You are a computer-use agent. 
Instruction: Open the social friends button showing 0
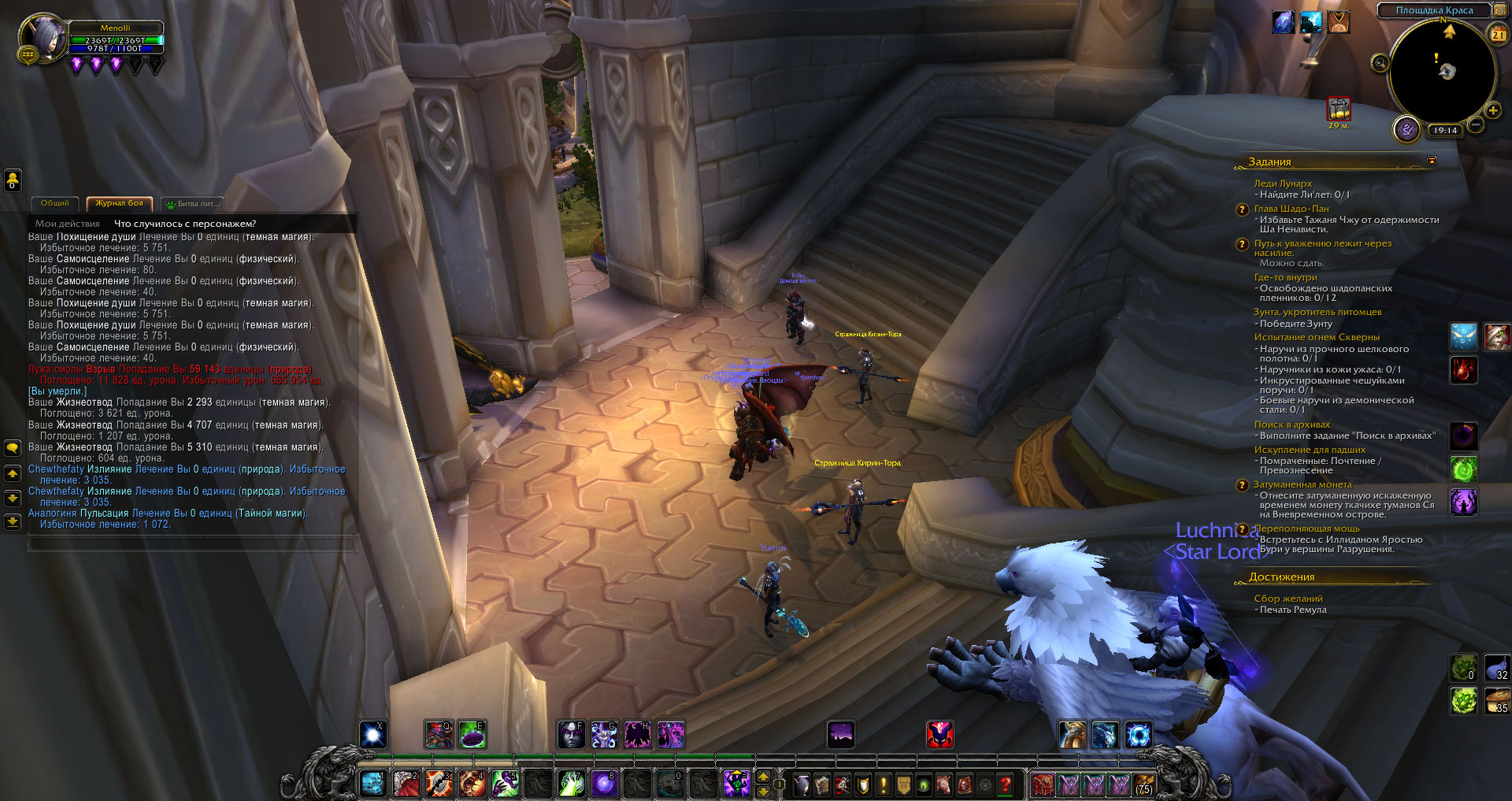tap(13, 180)
